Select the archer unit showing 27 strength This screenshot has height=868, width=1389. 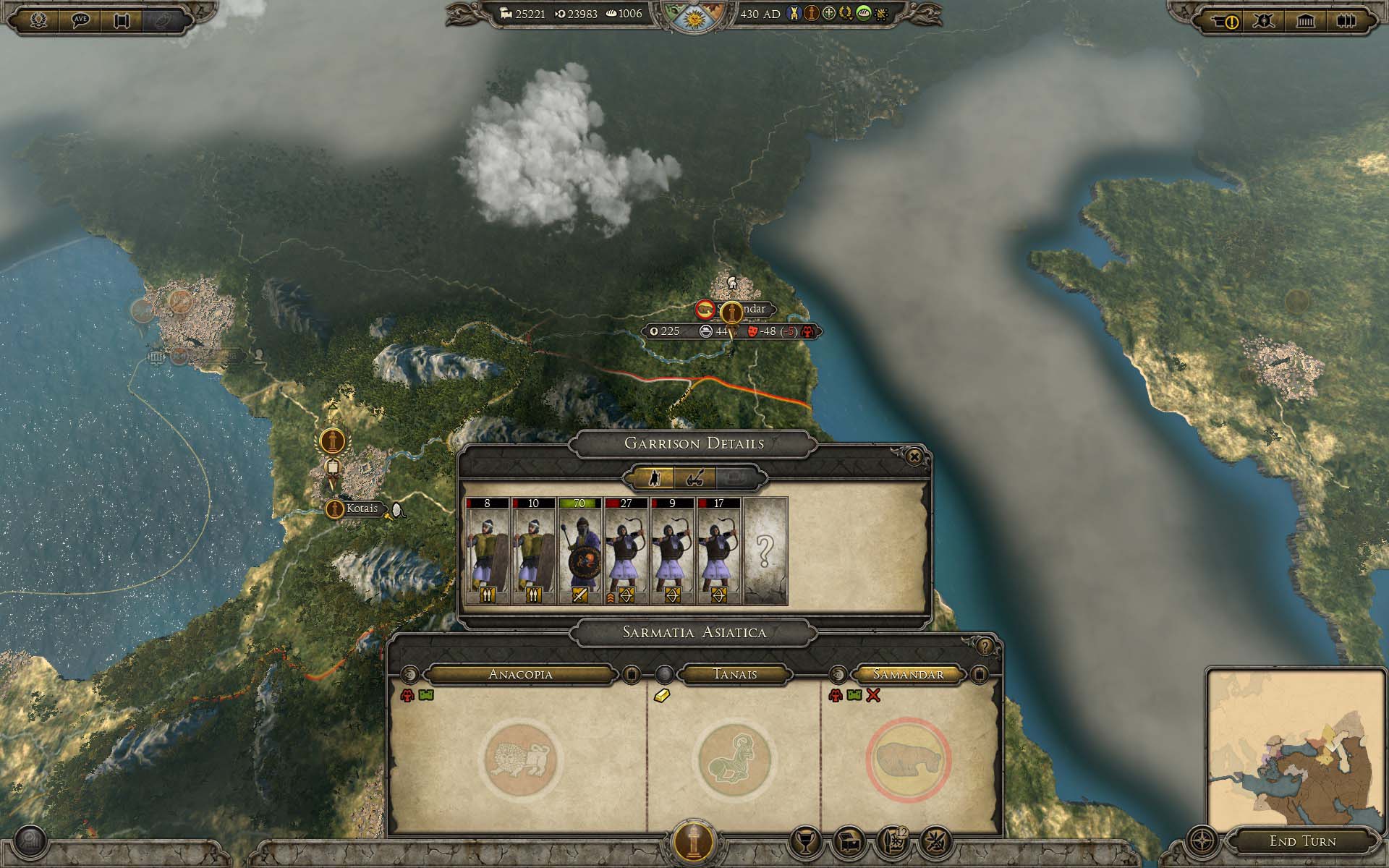[626, 551]
